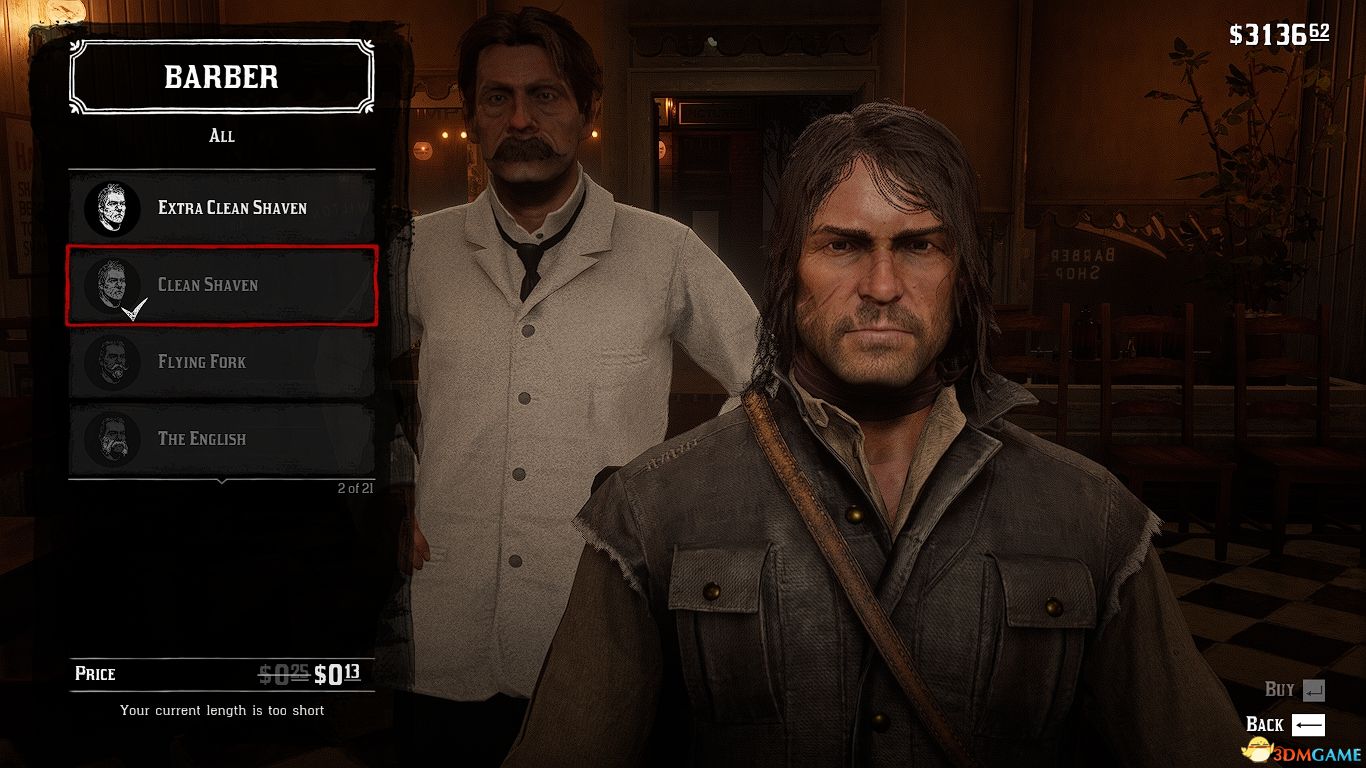1366x768 pixels.
Task: Click the current length warning message
Action: point(222,710)
